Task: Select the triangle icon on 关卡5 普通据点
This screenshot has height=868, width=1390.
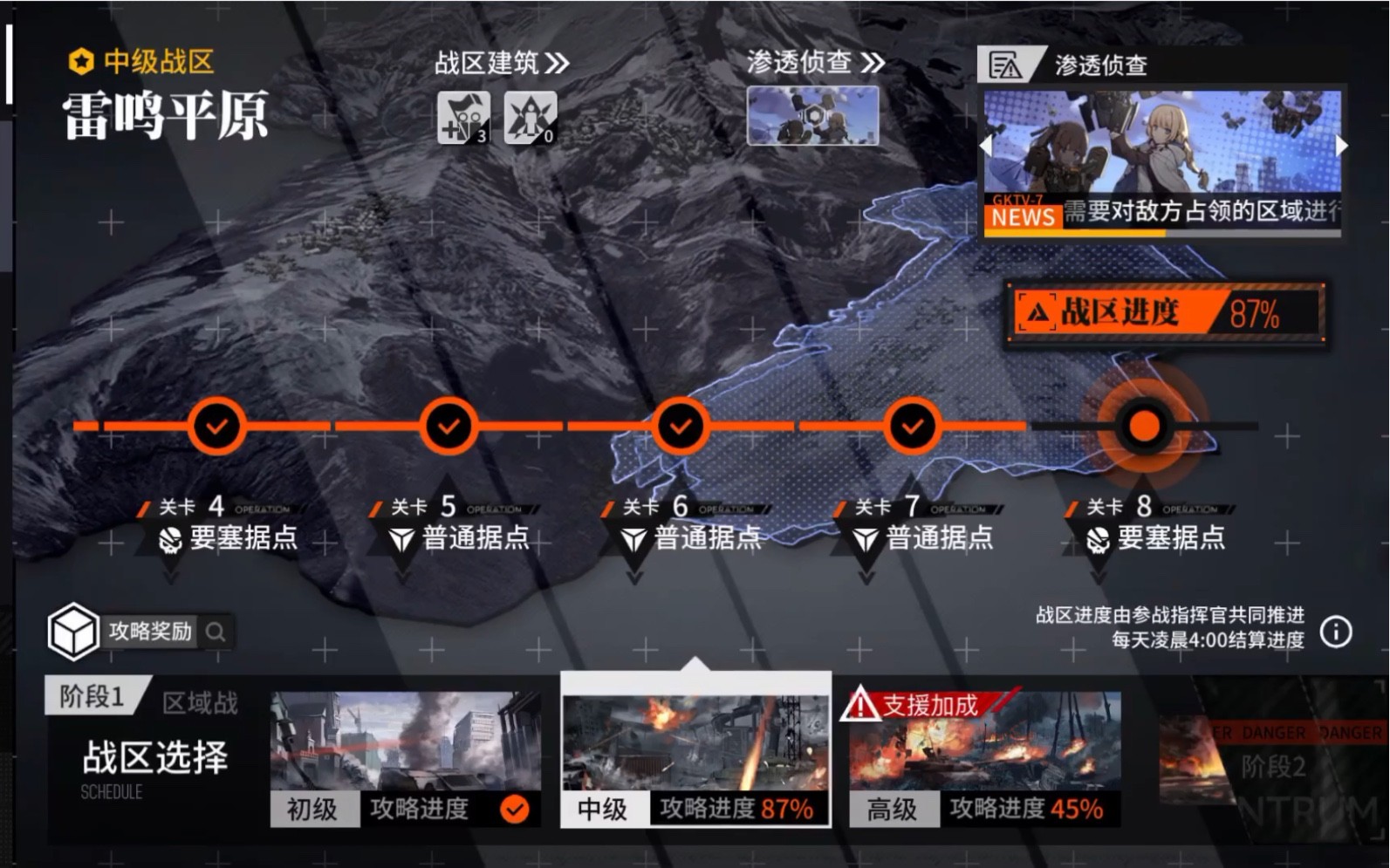Action: (x=401, y=539)
